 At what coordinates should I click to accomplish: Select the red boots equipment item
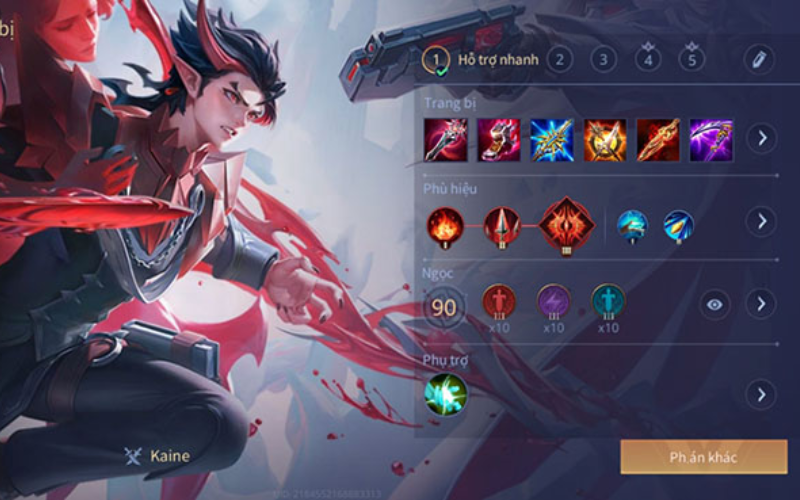tap(499, 140)
